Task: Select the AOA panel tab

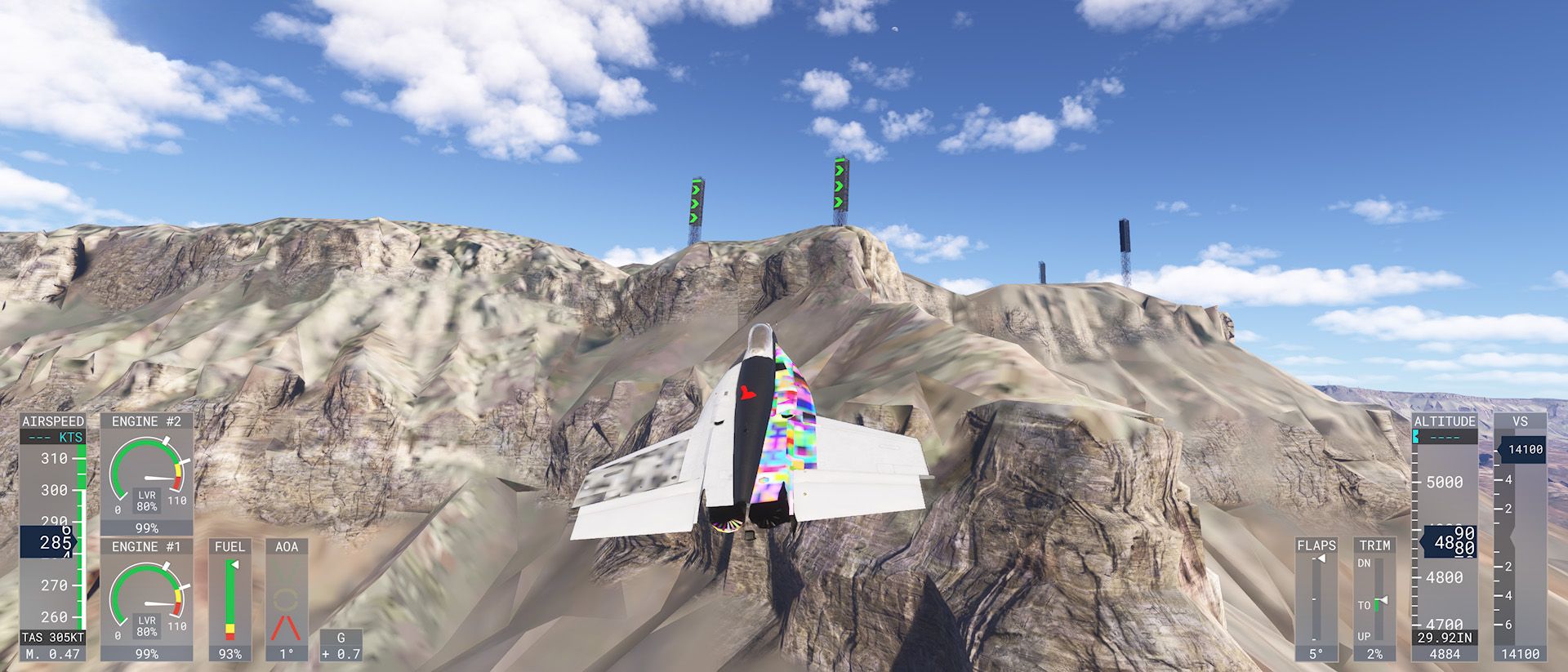Action: [x=287, y=545]
